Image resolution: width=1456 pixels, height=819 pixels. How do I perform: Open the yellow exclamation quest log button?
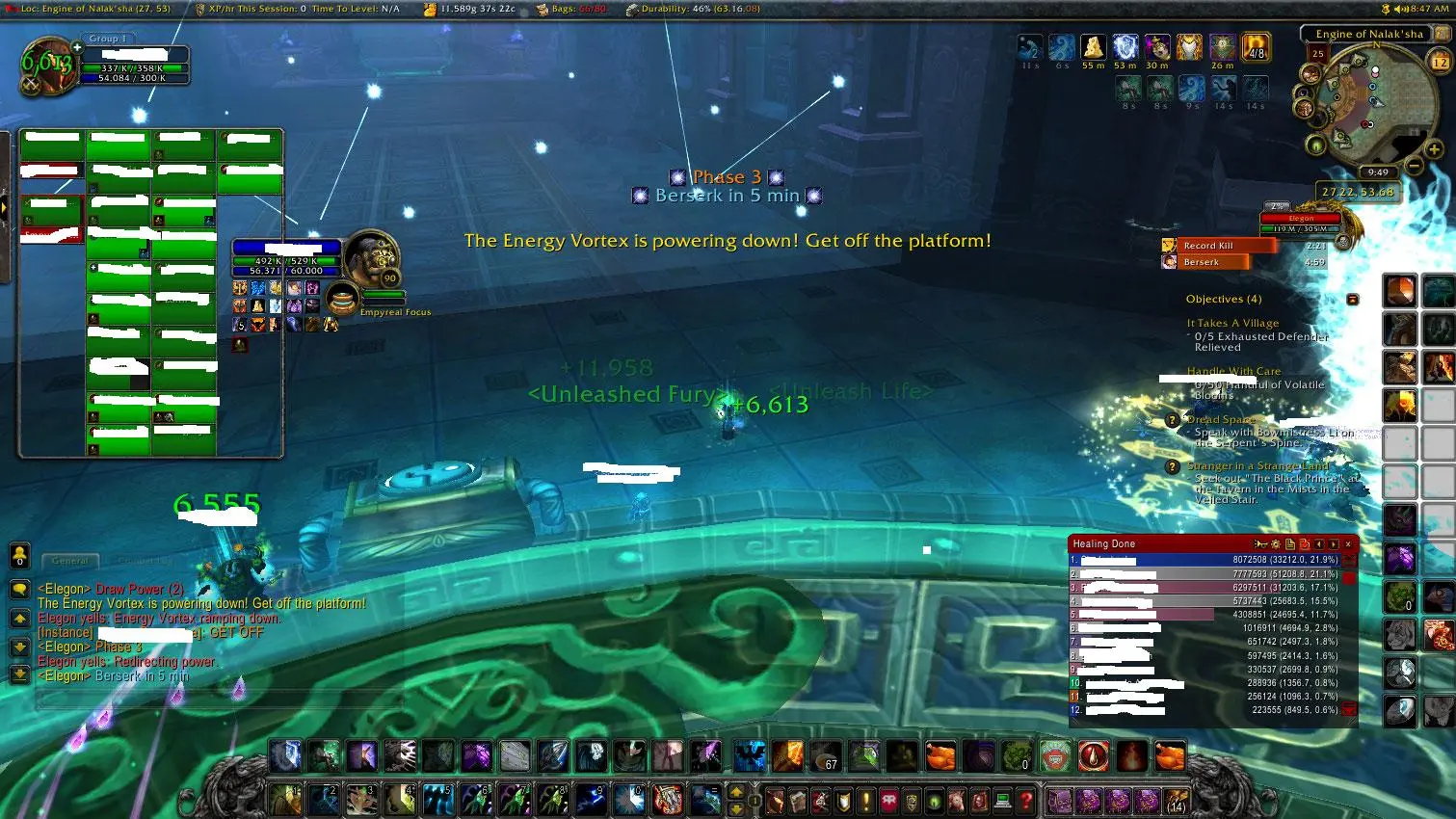865,800
